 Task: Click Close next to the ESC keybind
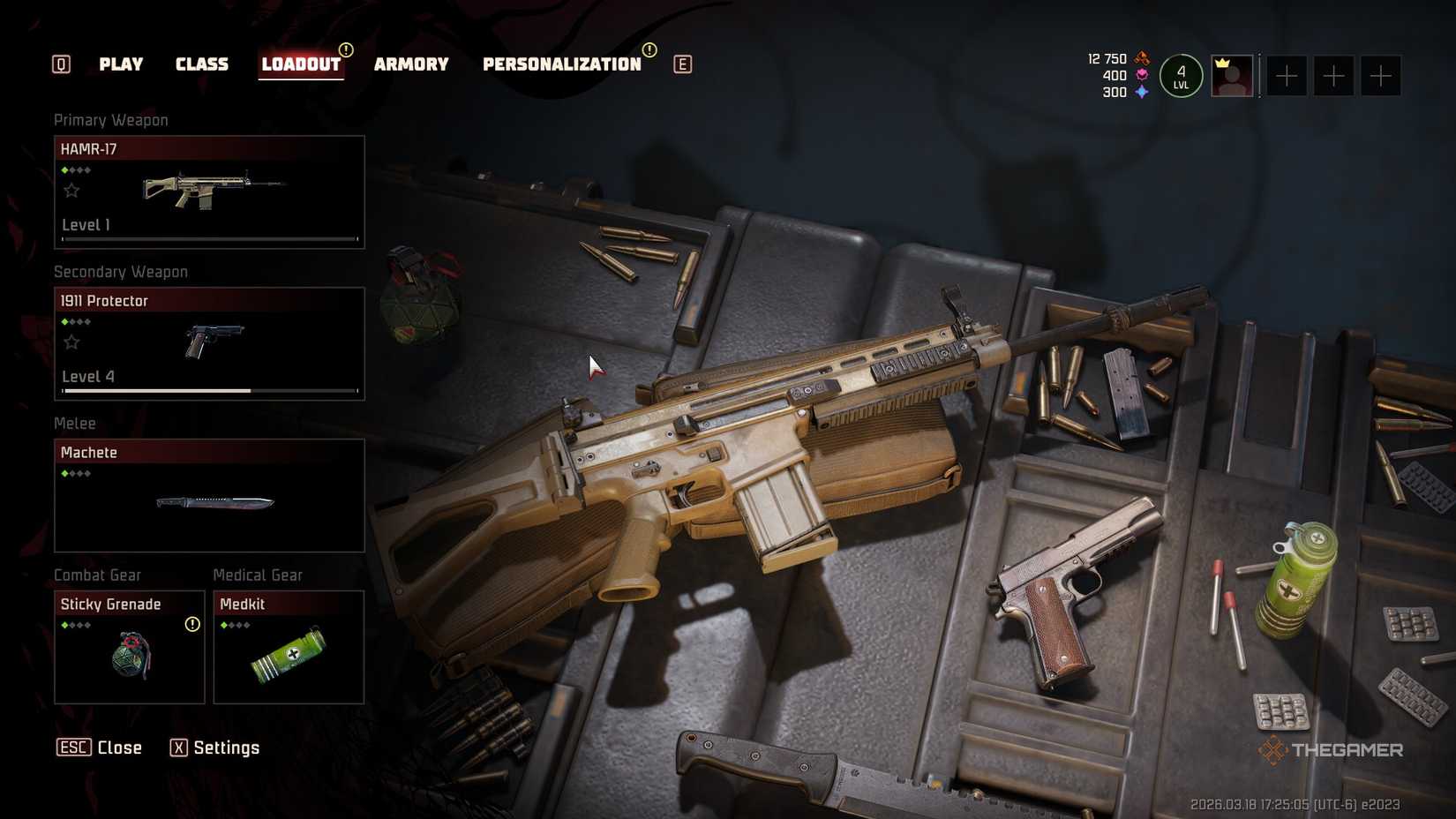coord(119,748)
